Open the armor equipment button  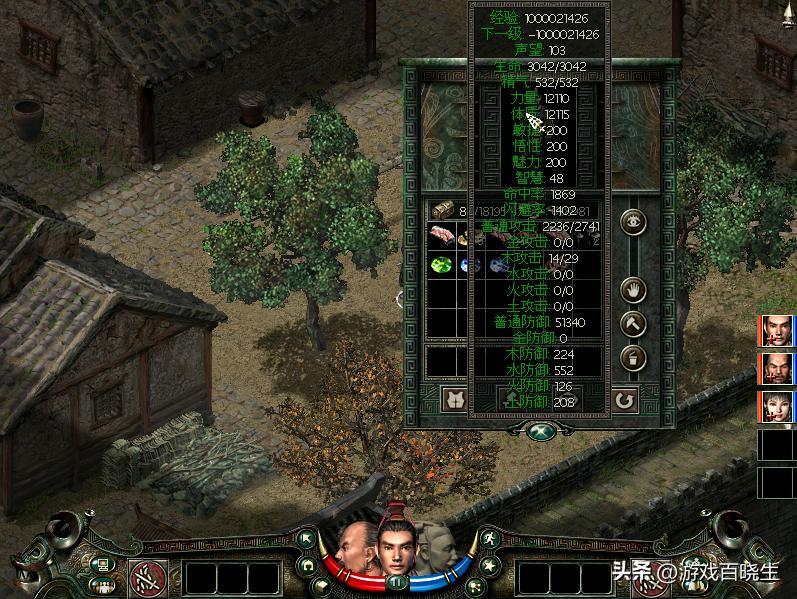(x=456, y=399)
